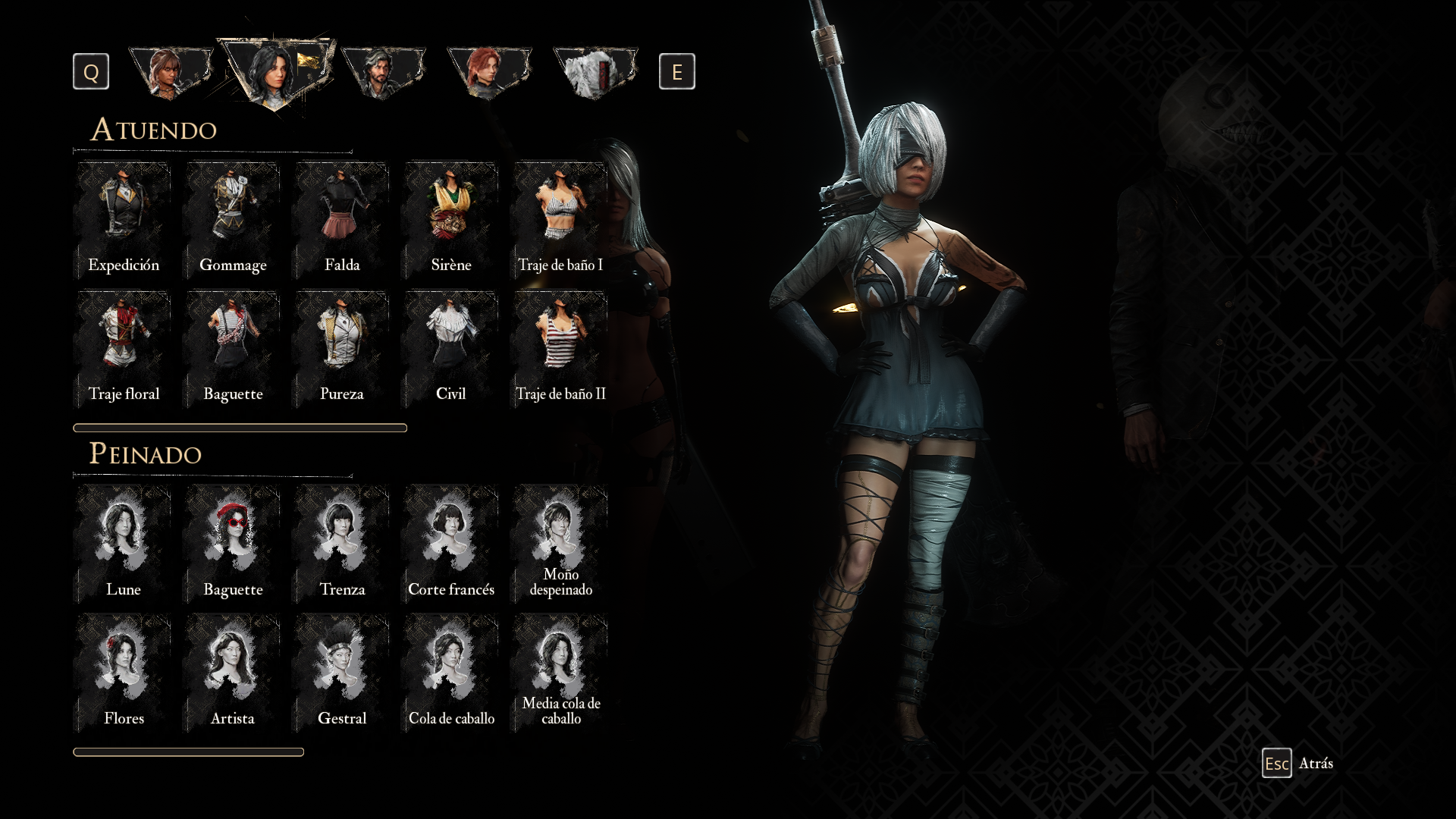1456x819 pixels.
Task: Equip the Pureza outfit
Action: 342,349
